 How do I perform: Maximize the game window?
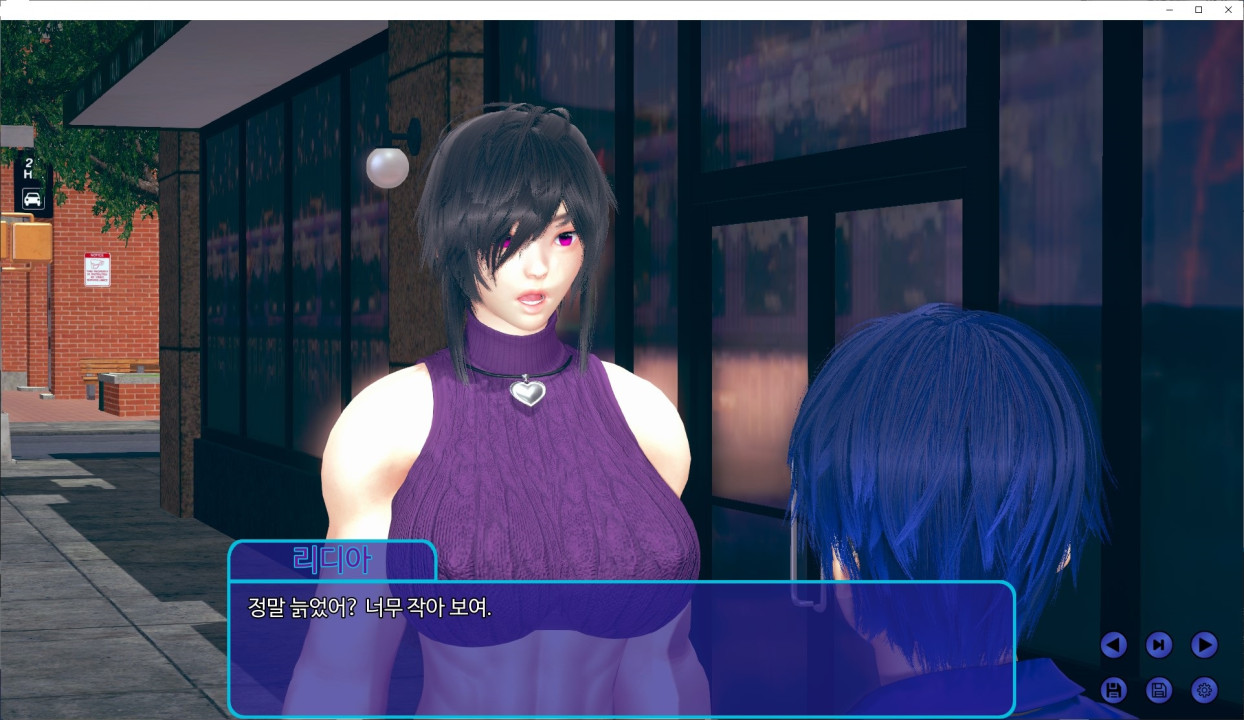pos(1198,10)
